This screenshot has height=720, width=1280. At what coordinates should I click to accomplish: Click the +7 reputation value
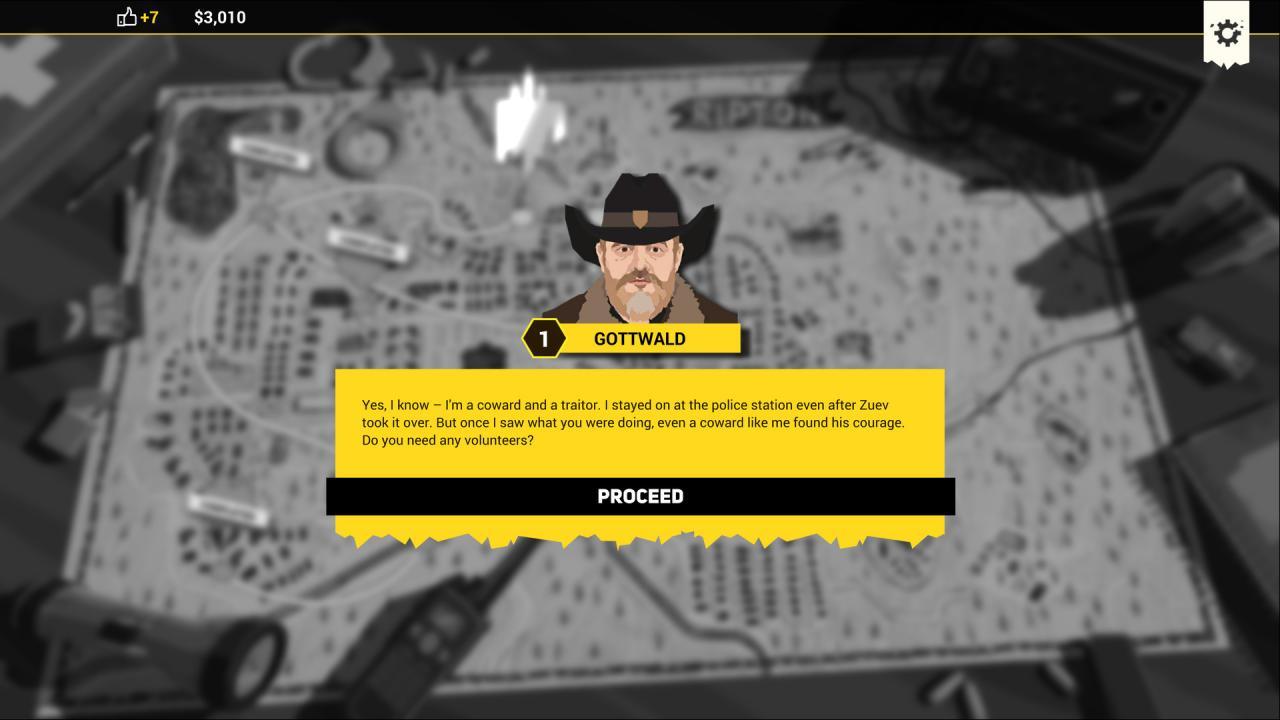150,17
